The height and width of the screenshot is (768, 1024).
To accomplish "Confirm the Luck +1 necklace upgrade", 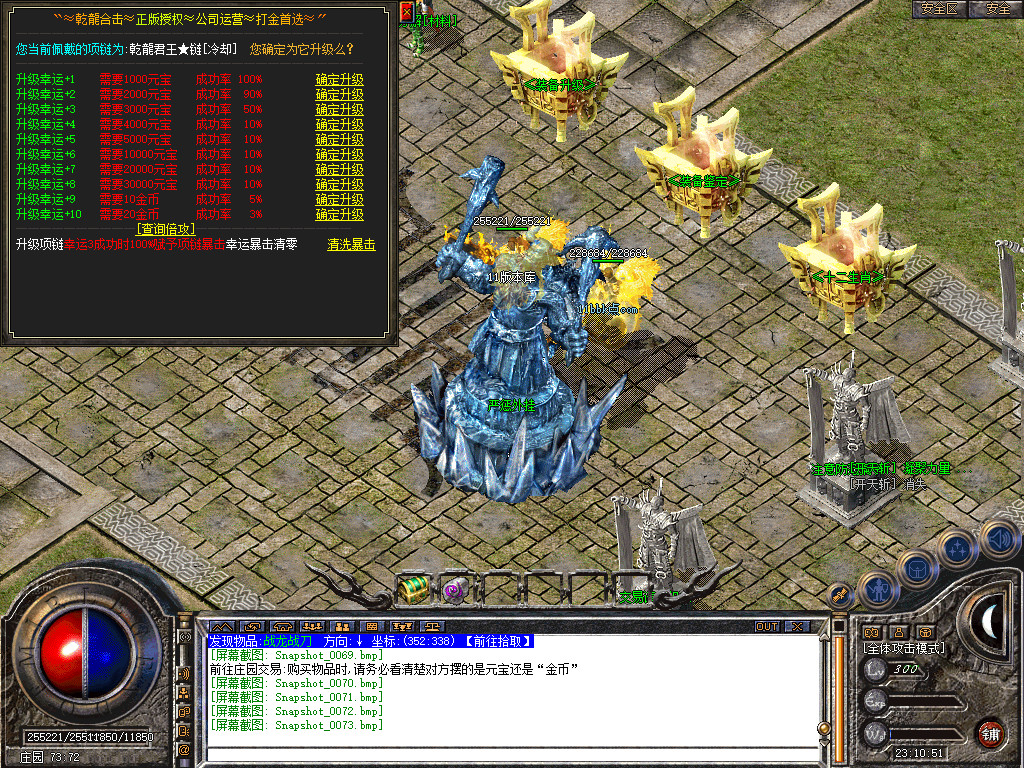I will click(x=339, y=80).
